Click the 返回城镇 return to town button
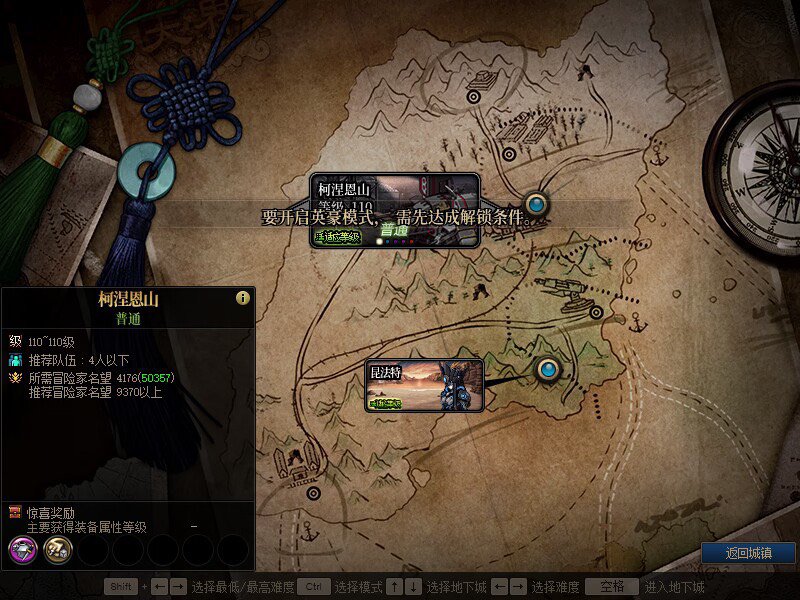 point(748,553)
